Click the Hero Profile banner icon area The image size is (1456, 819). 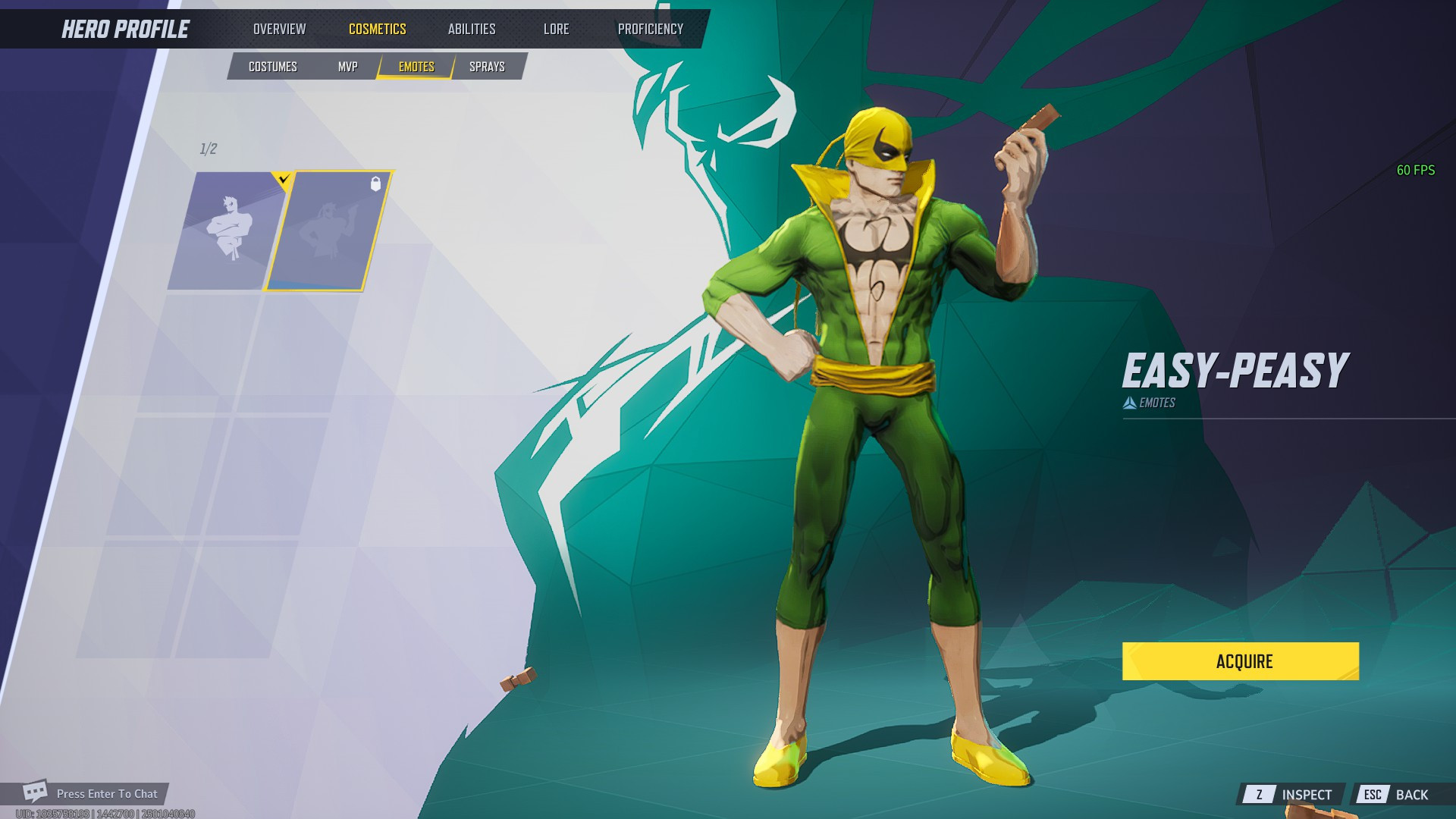tap(125, 28)
